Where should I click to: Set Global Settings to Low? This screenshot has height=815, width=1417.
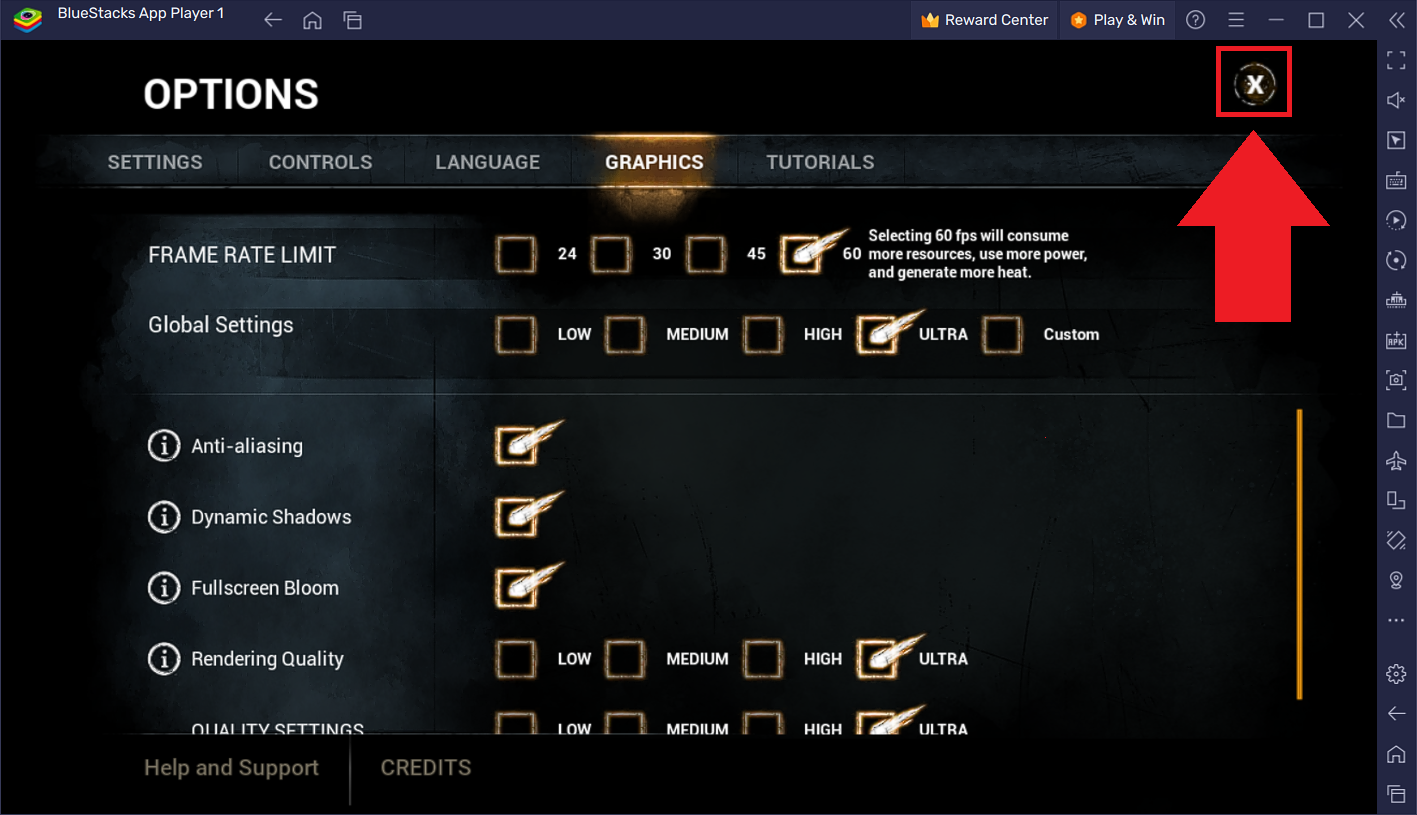coord(516,334)
